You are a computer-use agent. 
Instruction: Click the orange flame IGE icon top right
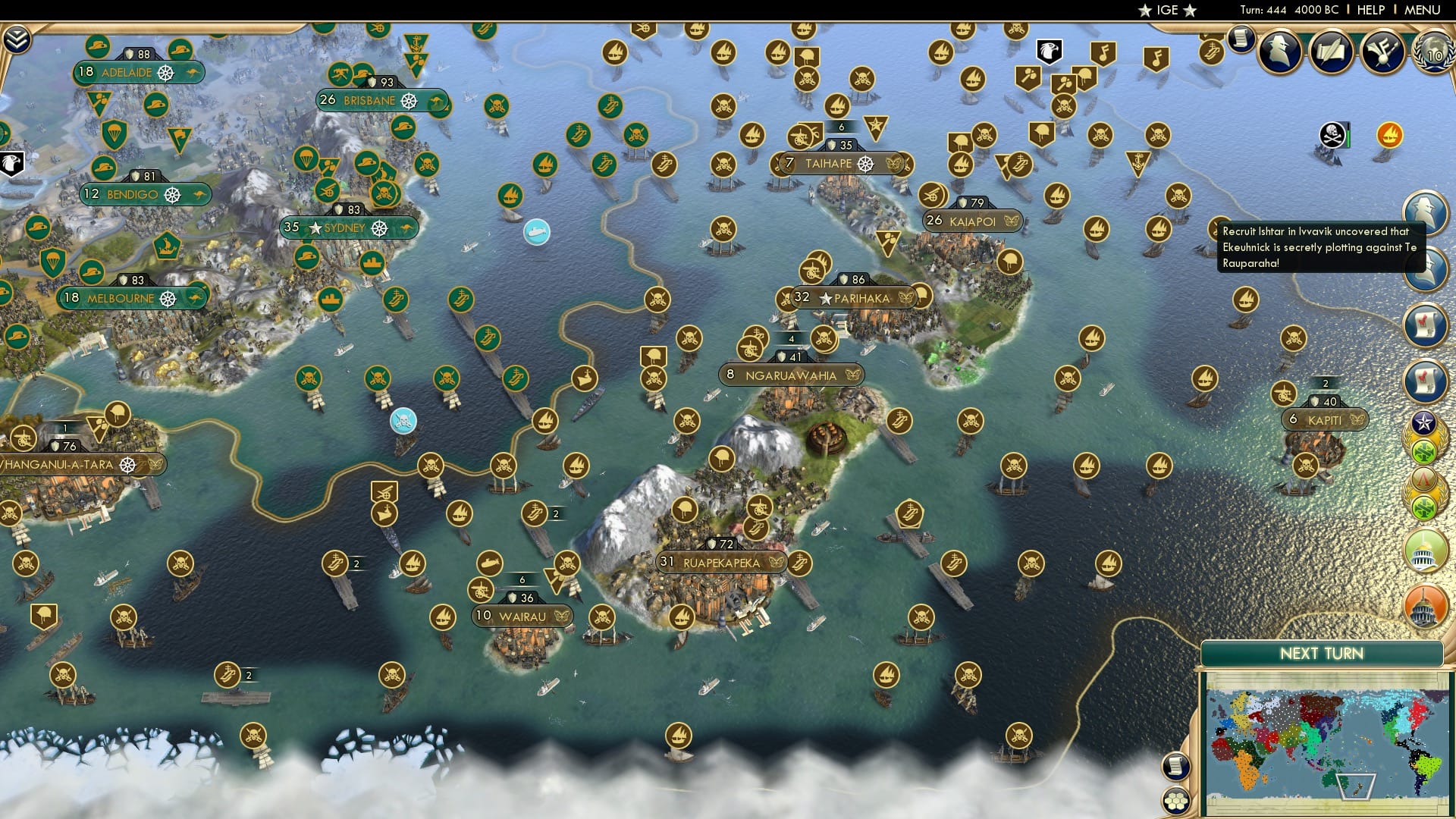point(1389,135)
